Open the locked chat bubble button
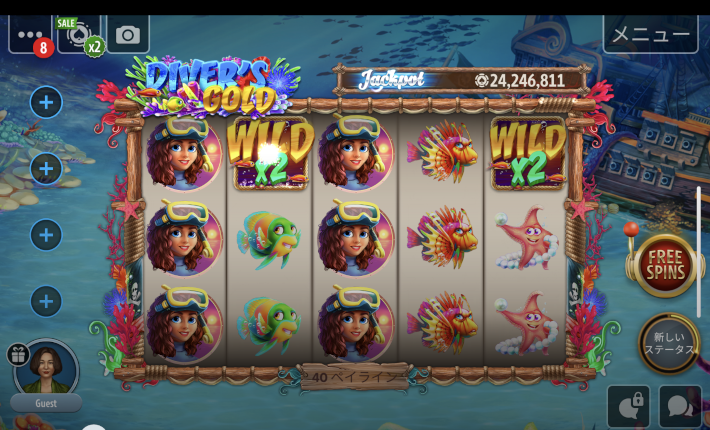This screenshot has height=430, width=710. point(628,406)
